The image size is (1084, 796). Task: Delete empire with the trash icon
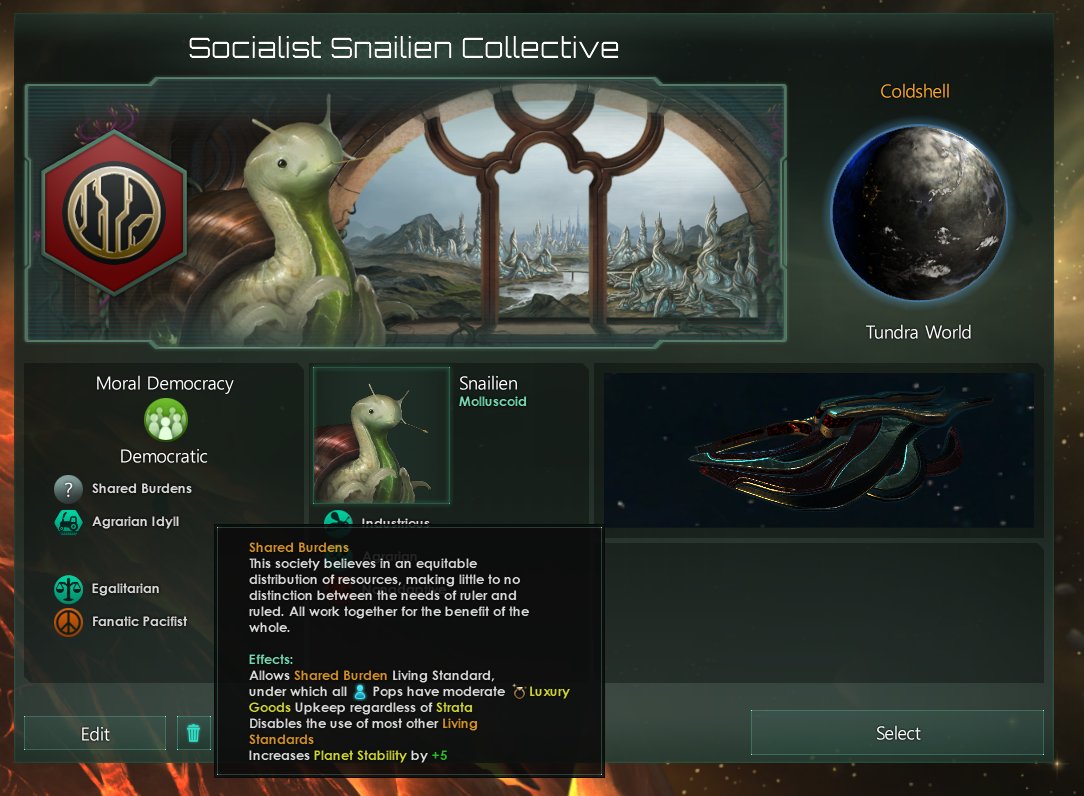pos(193,733)
